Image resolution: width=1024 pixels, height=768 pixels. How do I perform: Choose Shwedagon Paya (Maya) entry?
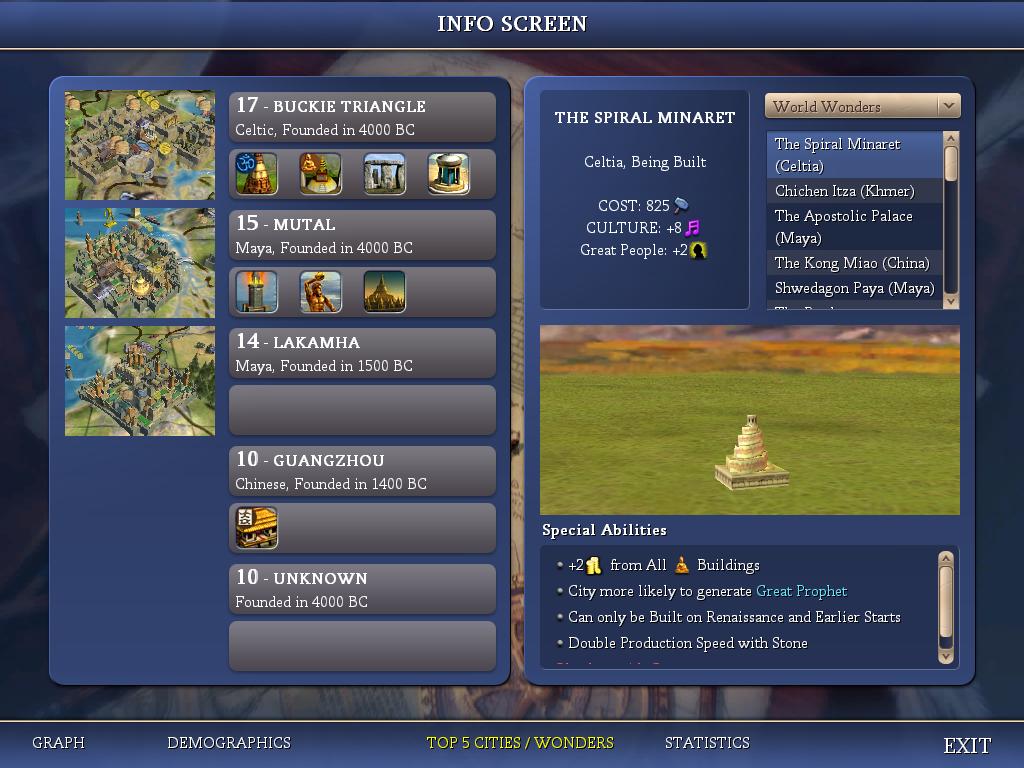click(x=854, y=288)
